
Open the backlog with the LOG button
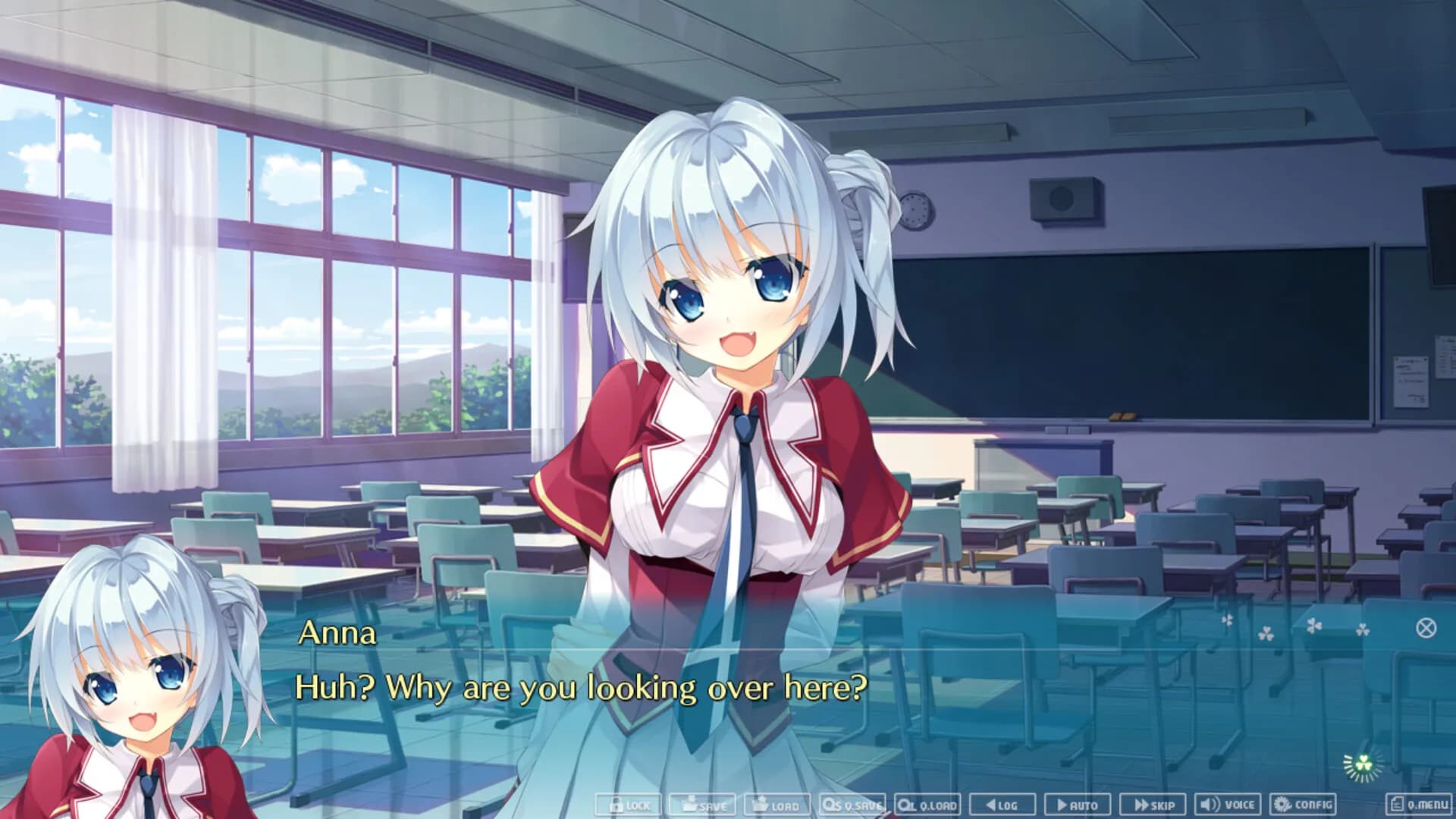tap(1005, 805)
